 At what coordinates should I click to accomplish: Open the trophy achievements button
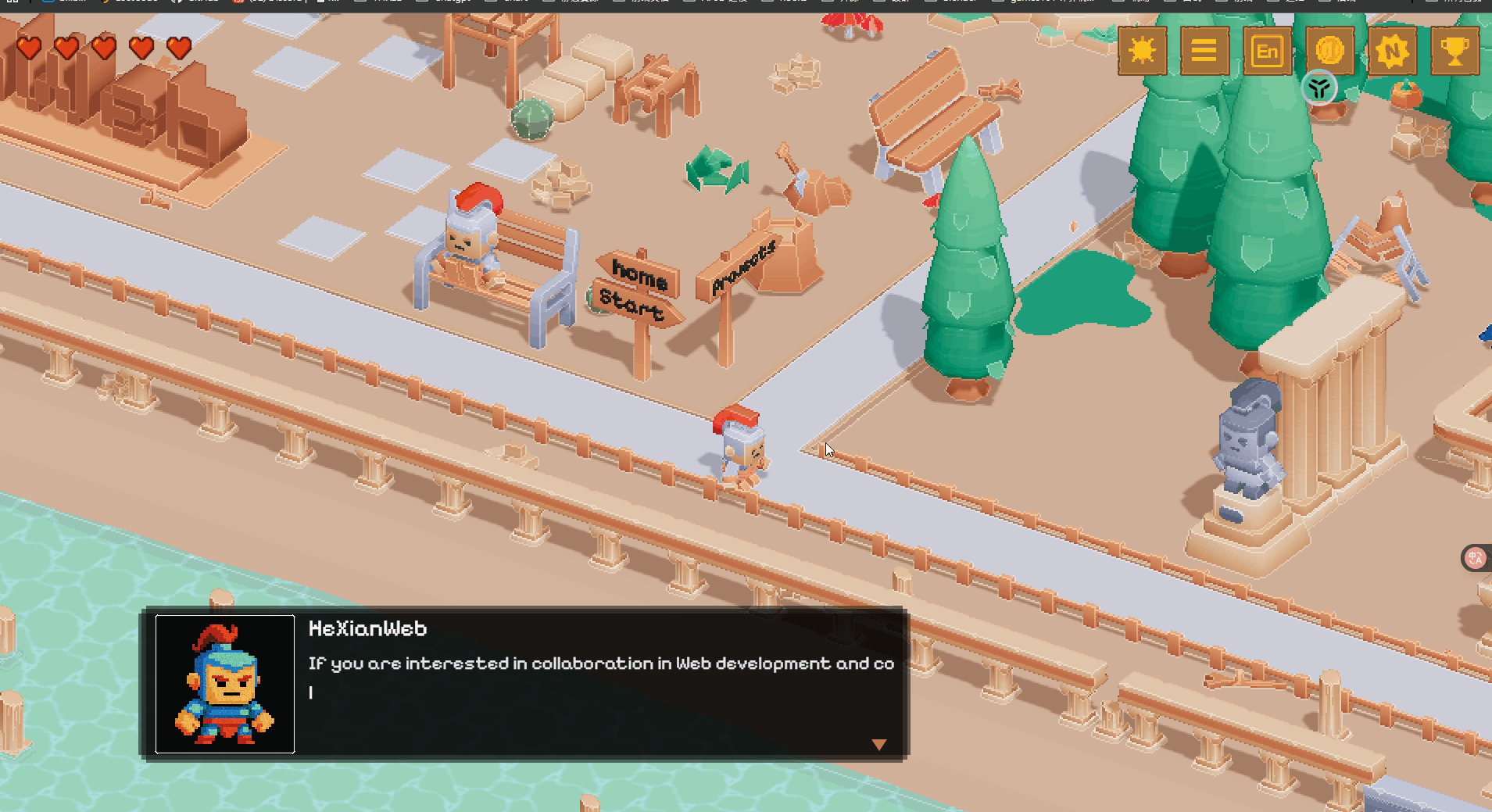click(x=1454, y=52)
